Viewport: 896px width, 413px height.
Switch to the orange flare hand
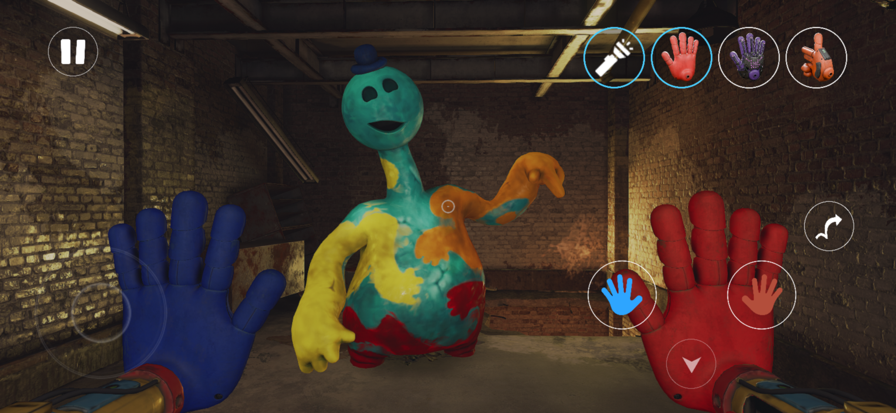pos(816,57)
